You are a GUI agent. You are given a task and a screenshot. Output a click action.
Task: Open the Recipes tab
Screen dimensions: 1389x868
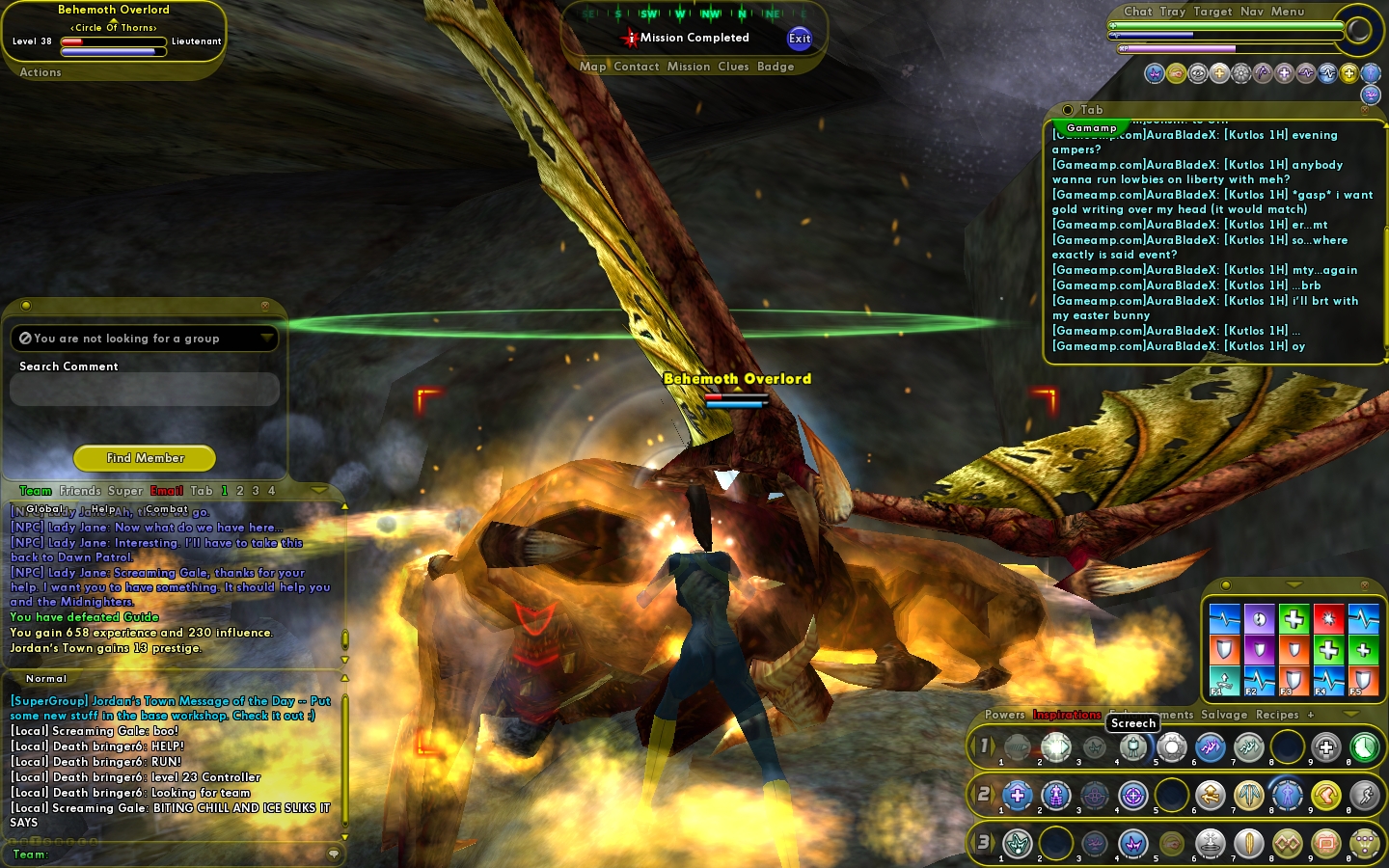1277,715
